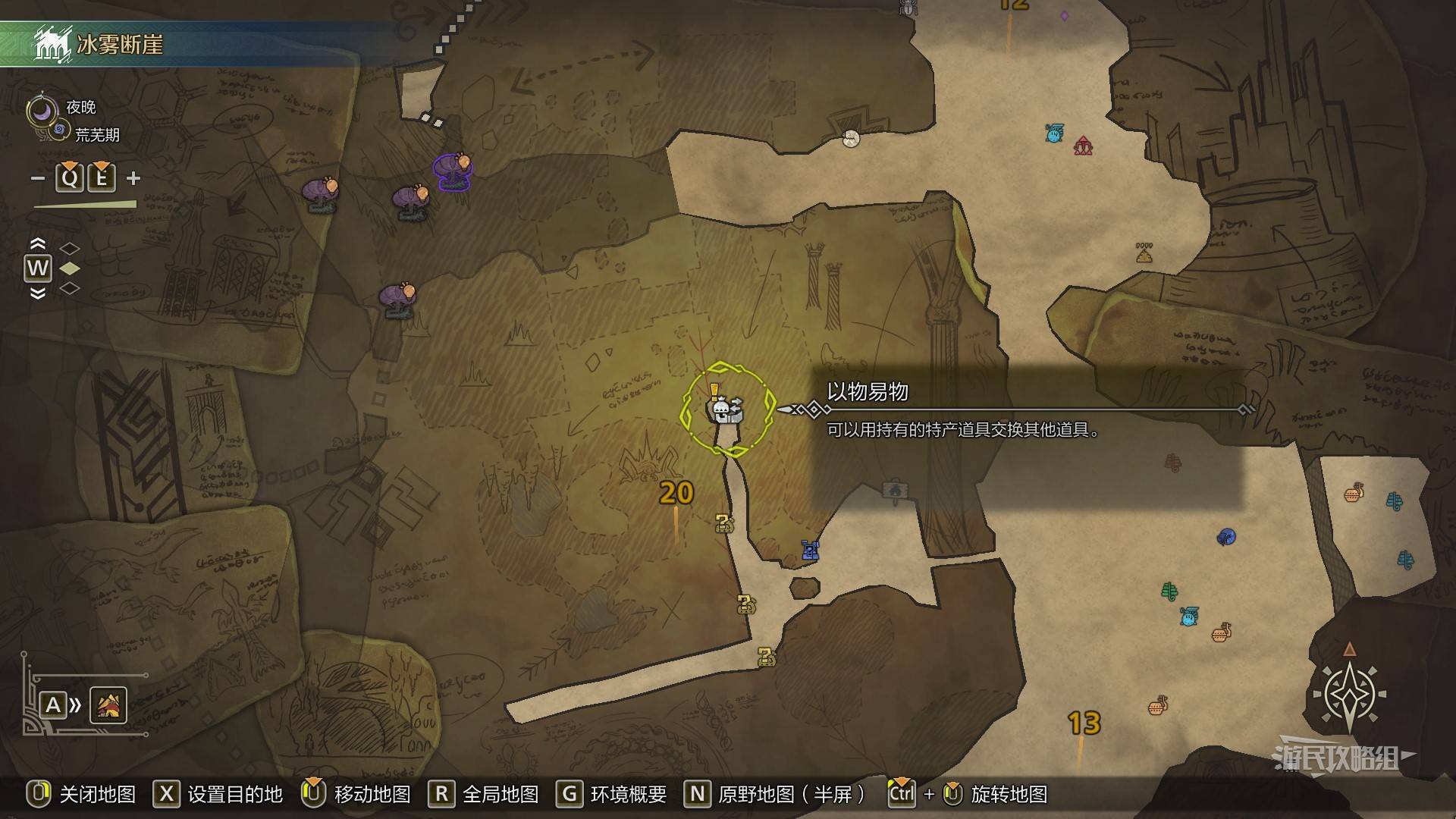Move up one map layer with the up chevrons
Viewport: 1456px width, 819px height.
point(37,244)
